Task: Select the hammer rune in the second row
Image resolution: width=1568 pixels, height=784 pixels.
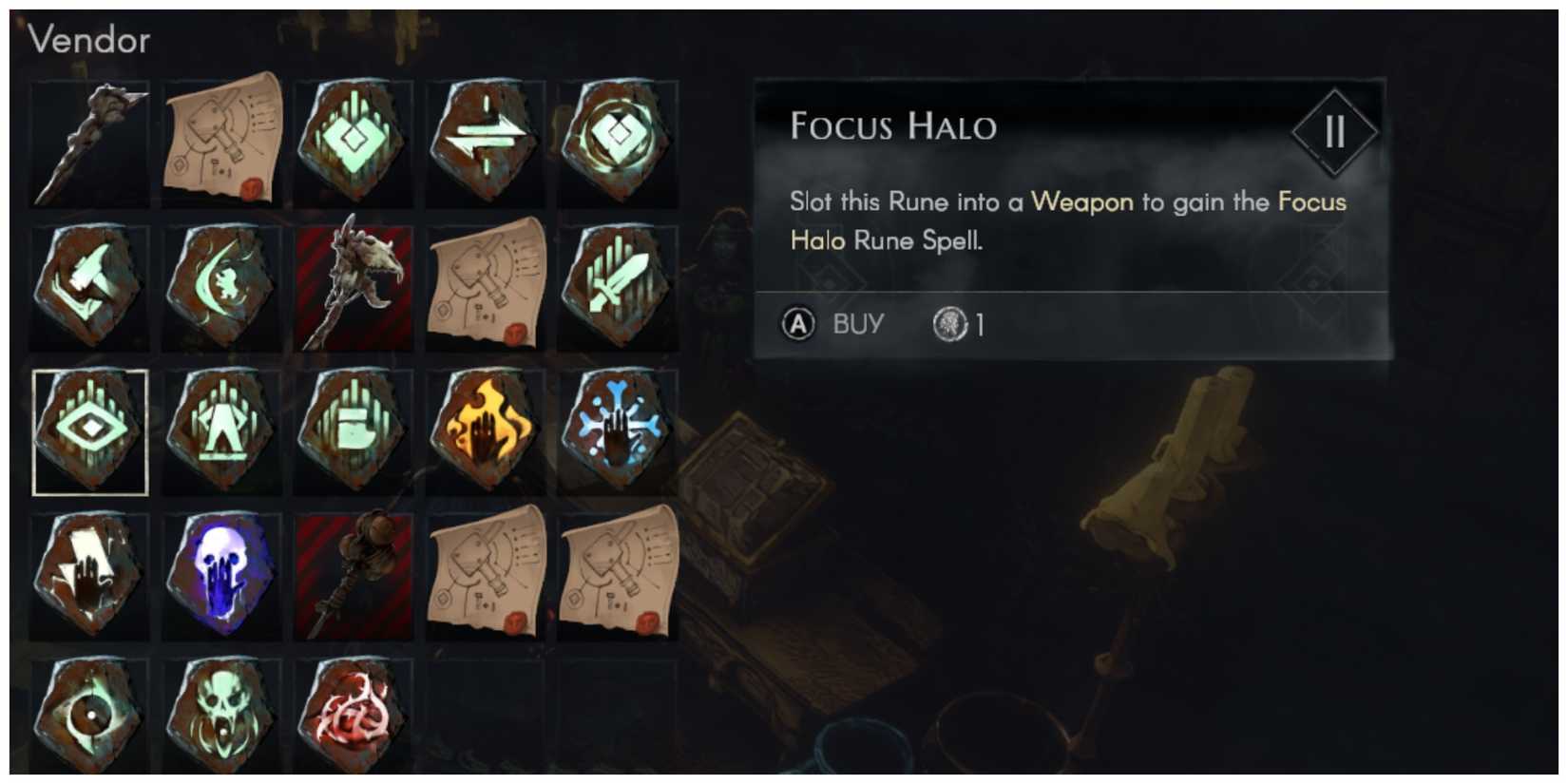Action: click(x=90, y=285)
